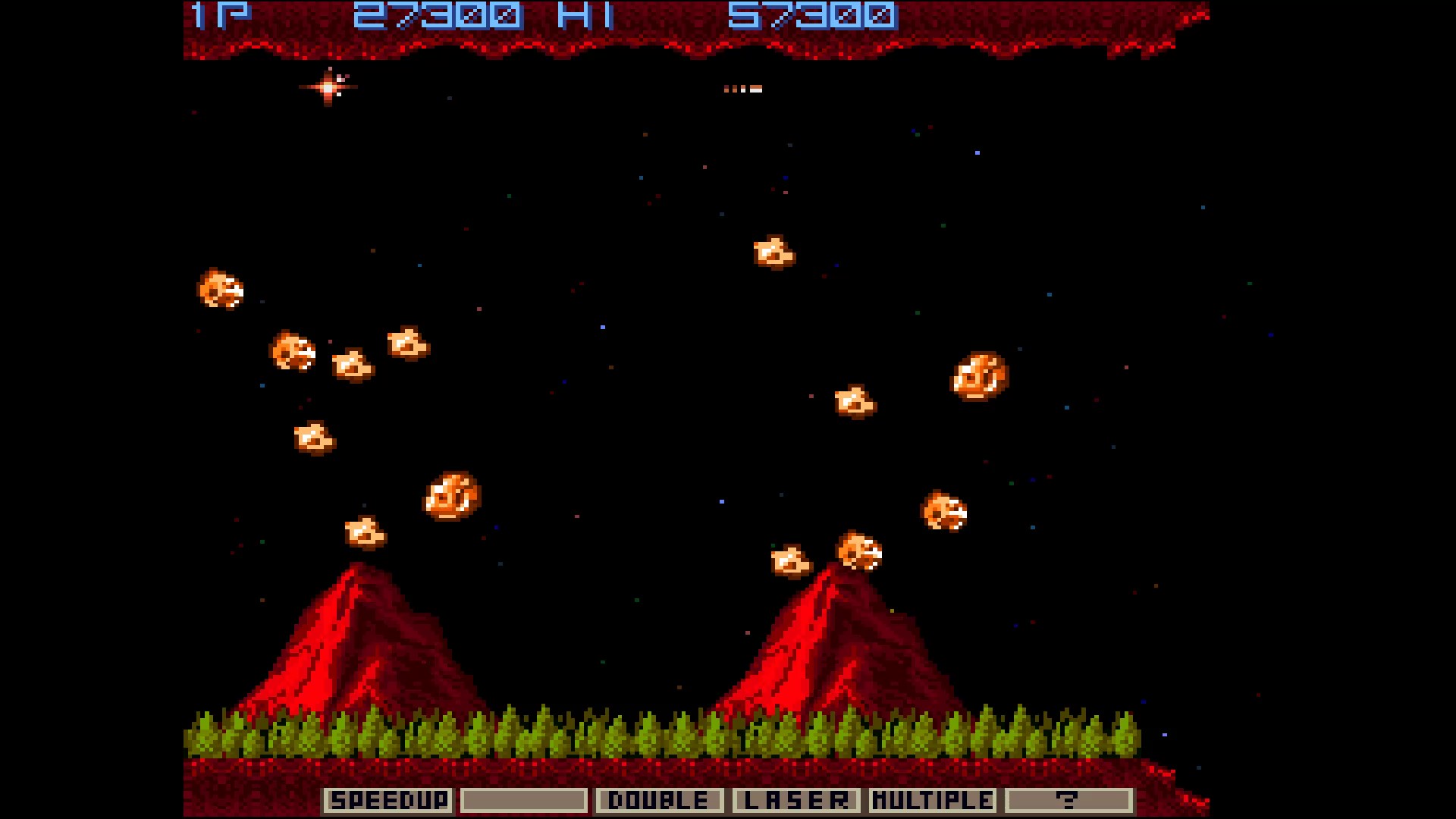Select the SPEEDUP power-up slot

pos(388,800)
